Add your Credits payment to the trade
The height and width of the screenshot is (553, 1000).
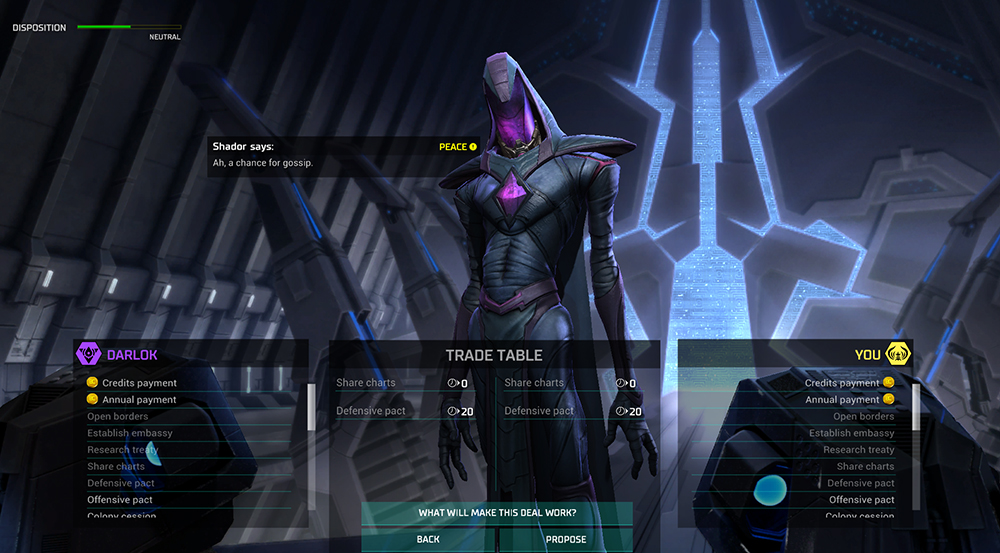[842, 383]
